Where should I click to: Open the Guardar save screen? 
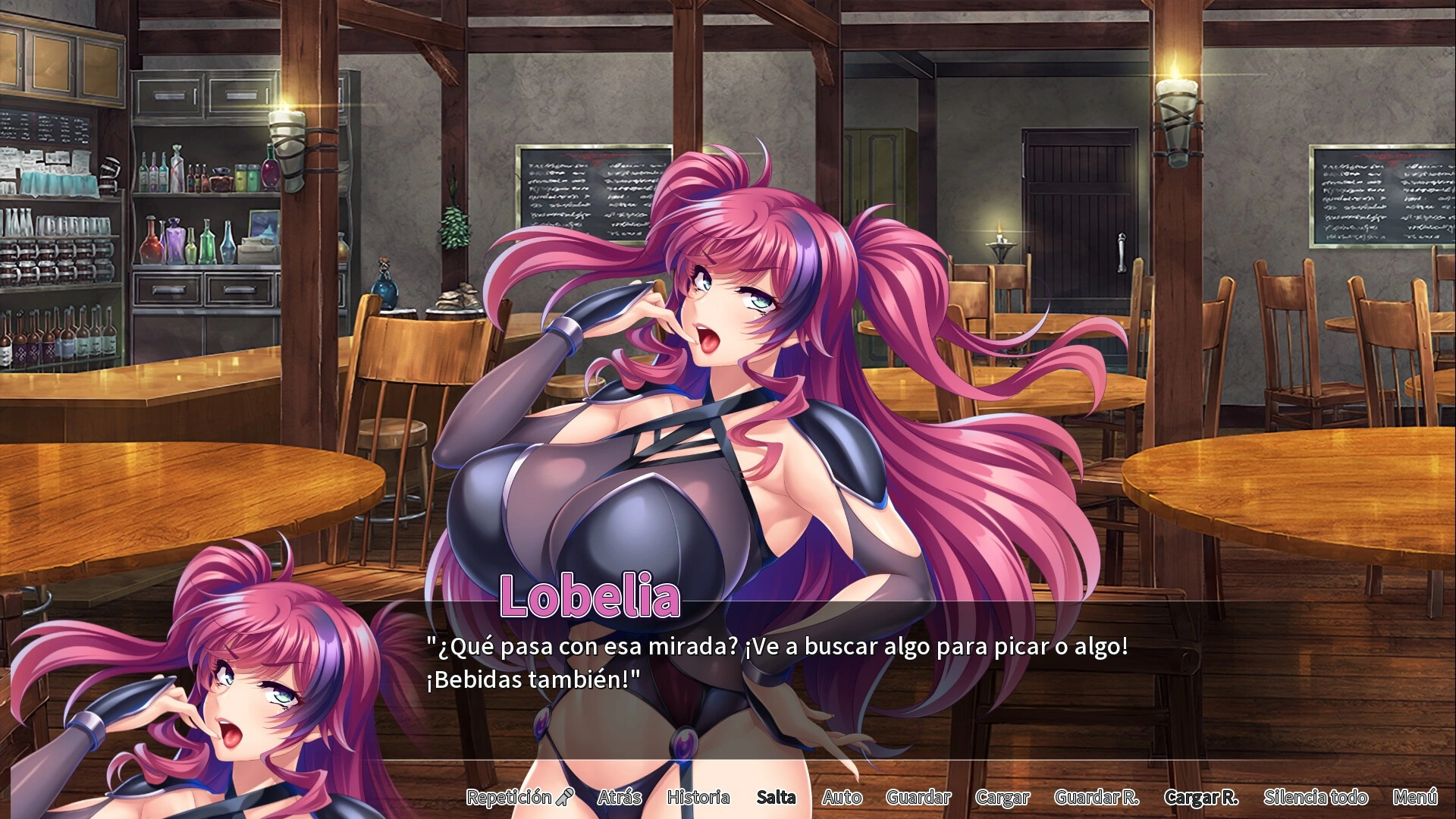[918, 797]
